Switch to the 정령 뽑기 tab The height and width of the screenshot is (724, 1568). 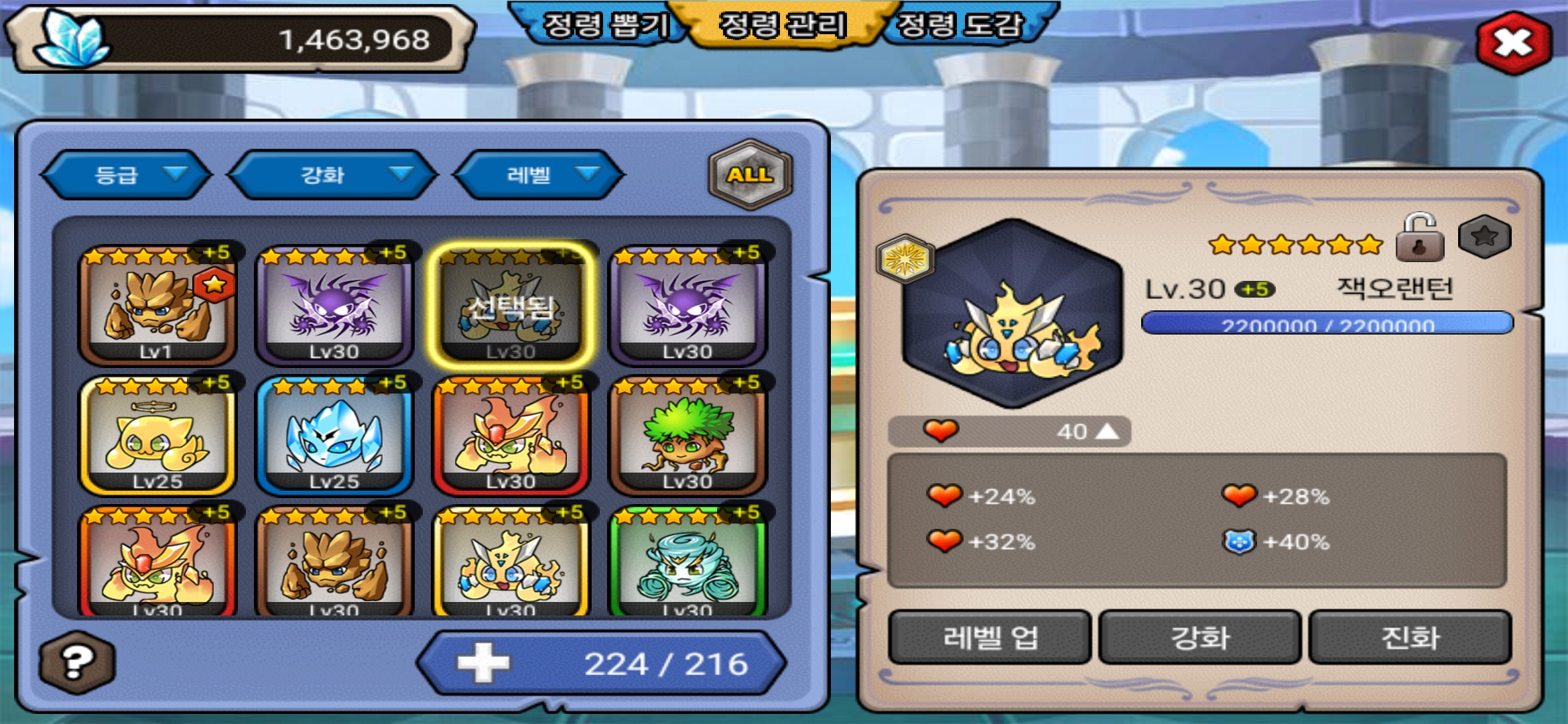pyautogui.click(x=604, y=25)
